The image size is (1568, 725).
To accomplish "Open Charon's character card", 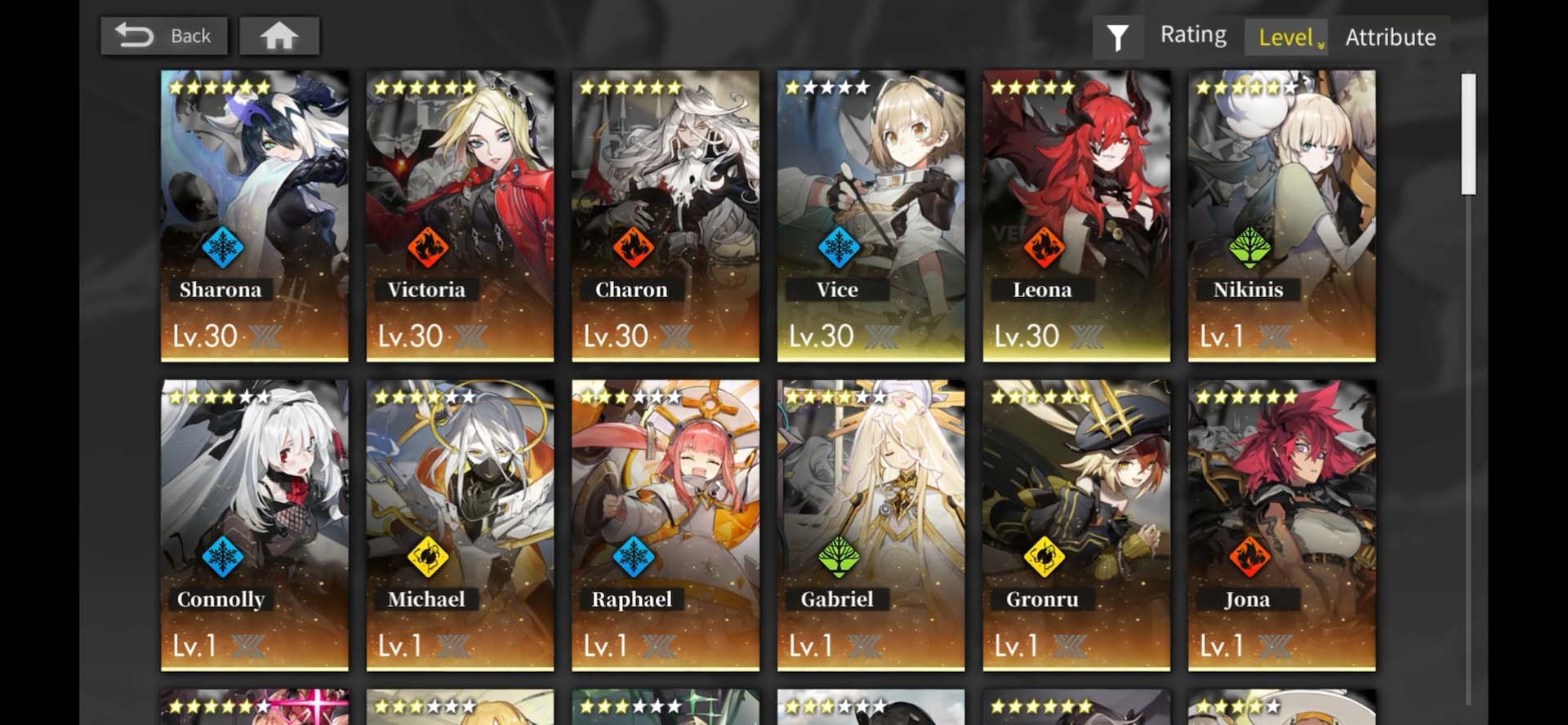I will click(x=665, y=216).
